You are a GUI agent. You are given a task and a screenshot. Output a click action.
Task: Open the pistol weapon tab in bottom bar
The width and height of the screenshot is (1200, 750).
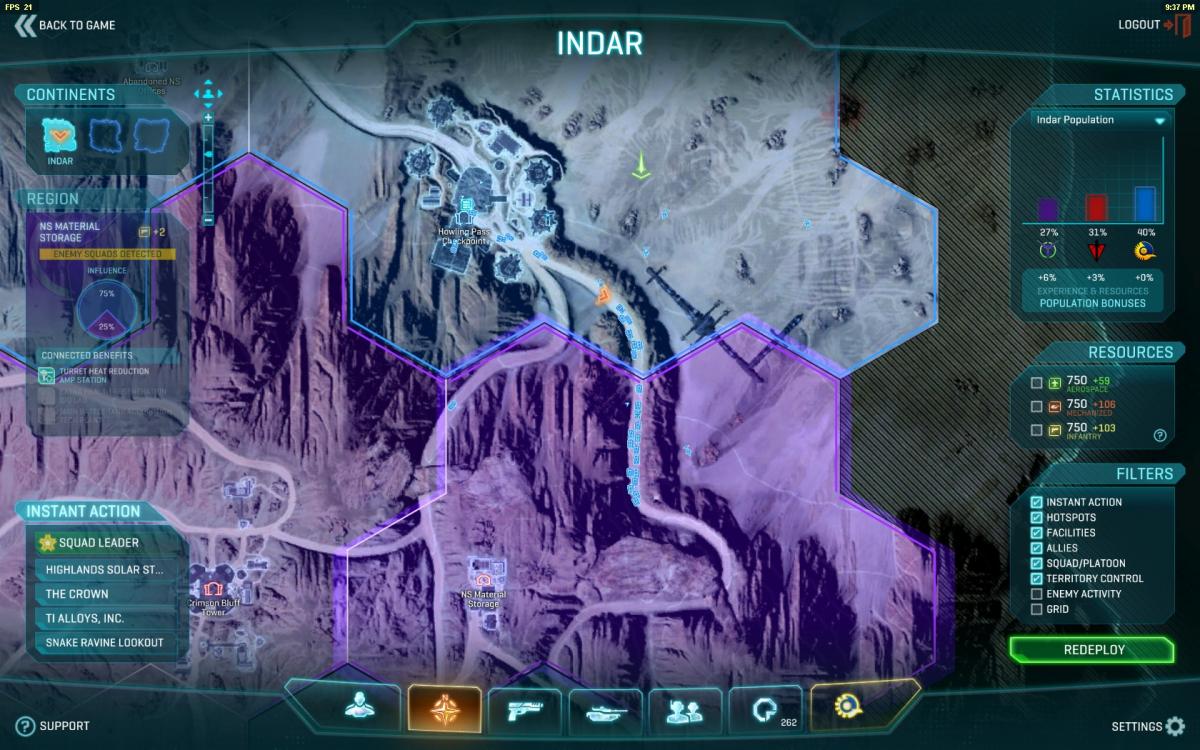tap(525, 710)
